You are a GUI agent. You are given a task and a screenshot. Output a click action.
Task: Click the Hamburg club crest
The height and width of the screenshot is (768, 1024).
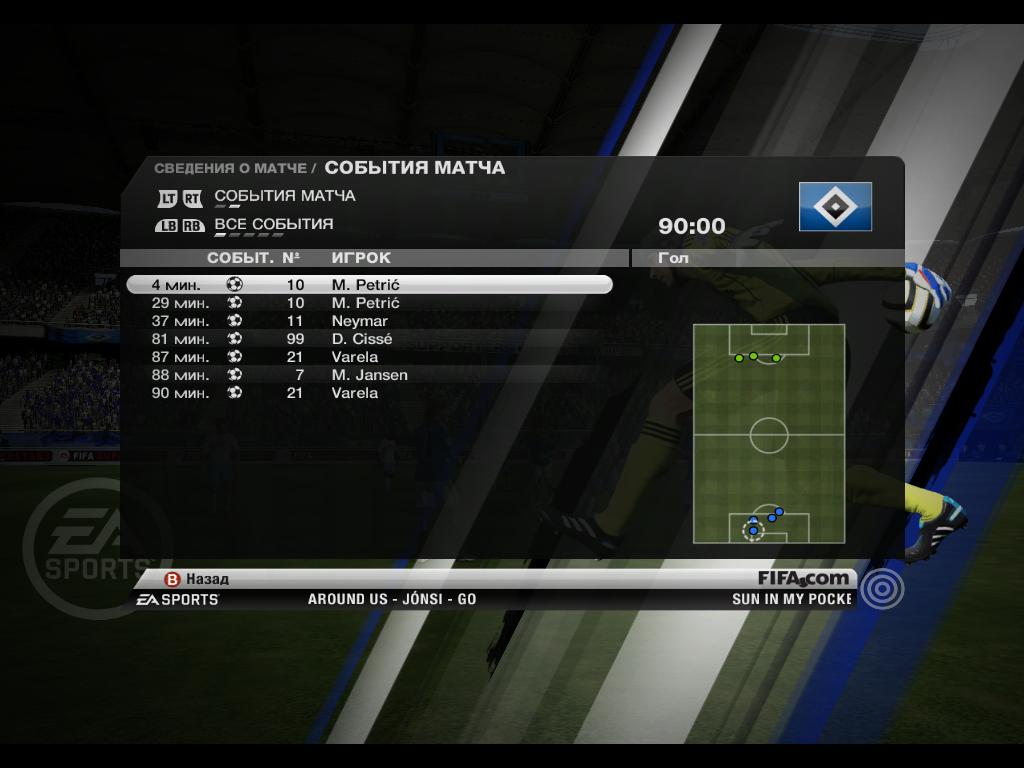(x=835, y=207)
